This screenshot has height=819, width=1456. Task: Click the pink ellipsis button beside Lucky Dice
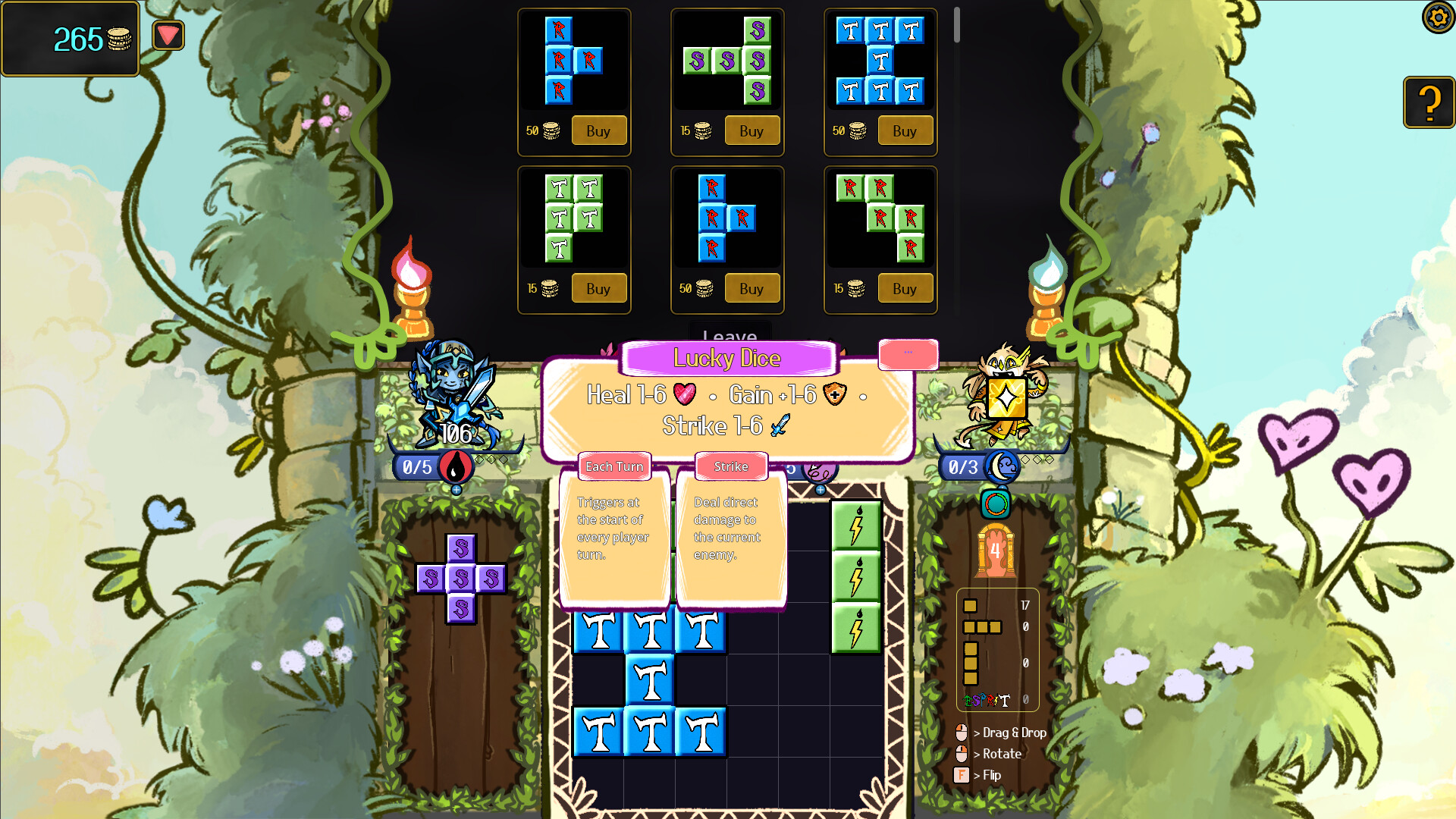[908, 354]
